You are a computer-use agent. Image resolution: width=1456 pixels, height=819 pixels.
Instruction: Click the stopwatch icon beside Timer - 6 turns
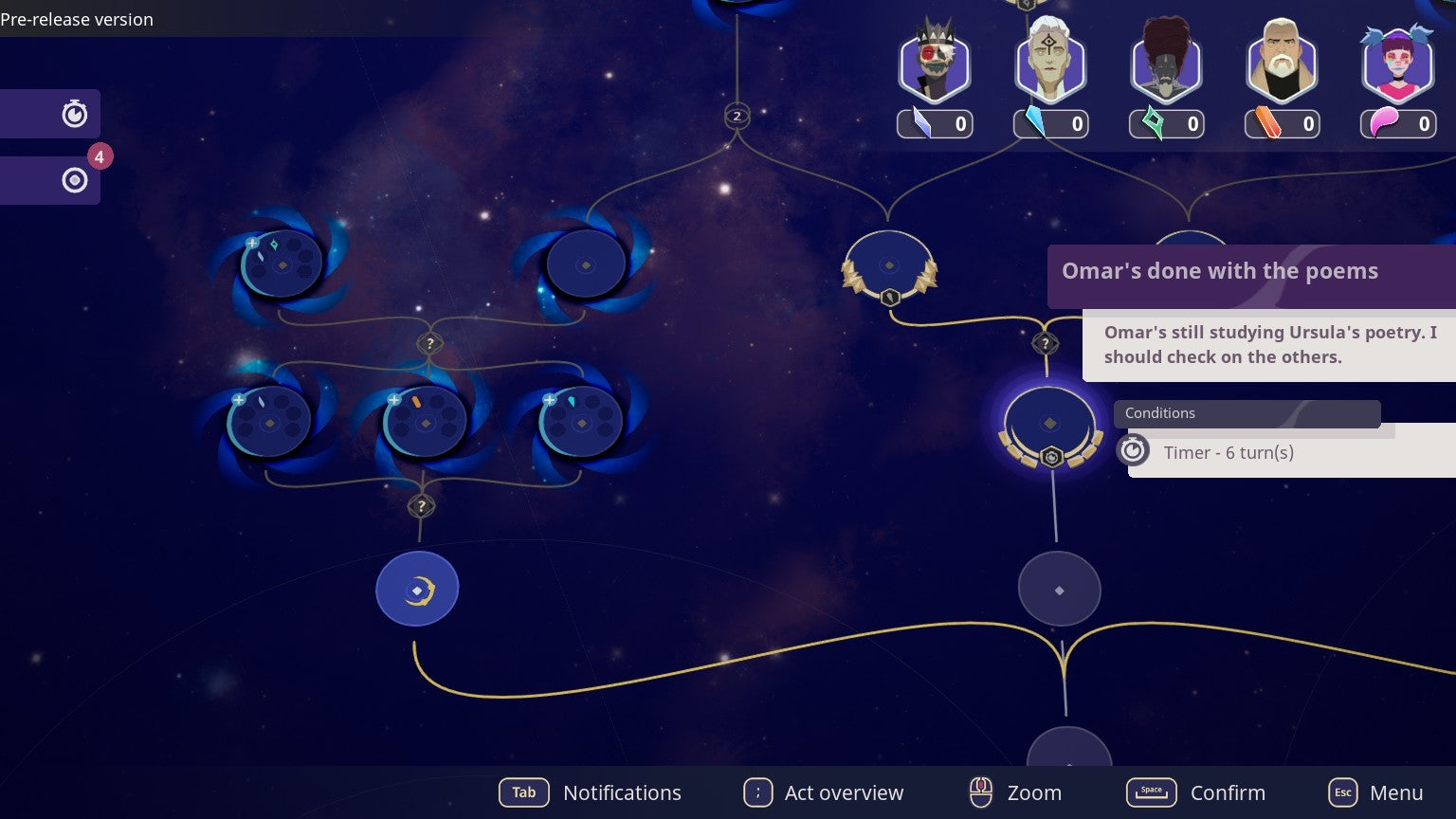point(1133,450)
